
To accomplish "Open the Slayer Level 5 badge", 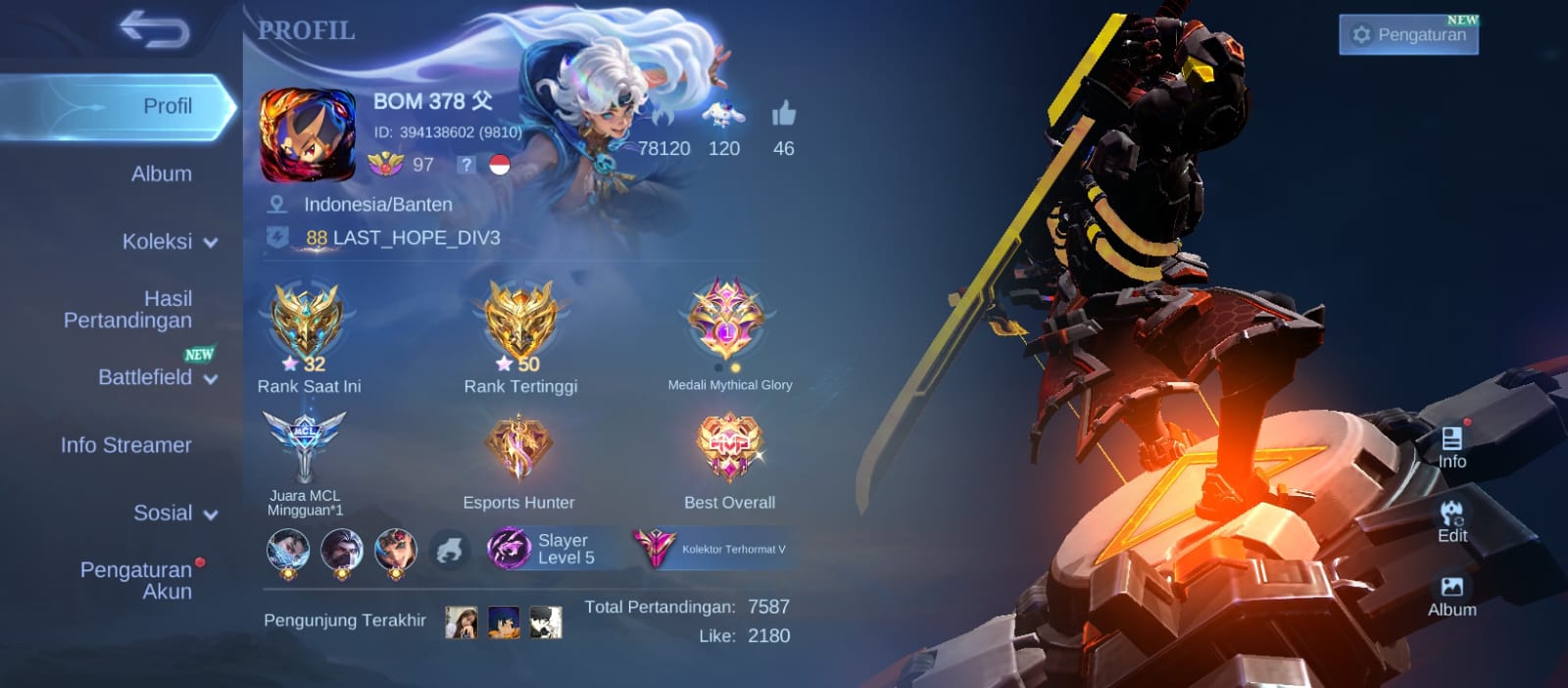I will tap(542, 549).
